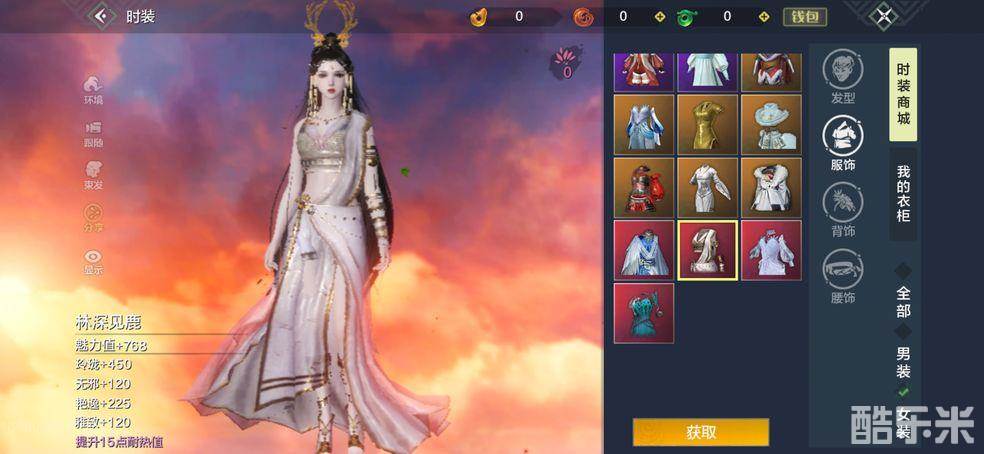Viewport: 984px width, 454px height.
Task: Show the 腰饰 waist accessory category
Action: coord(842,276)
